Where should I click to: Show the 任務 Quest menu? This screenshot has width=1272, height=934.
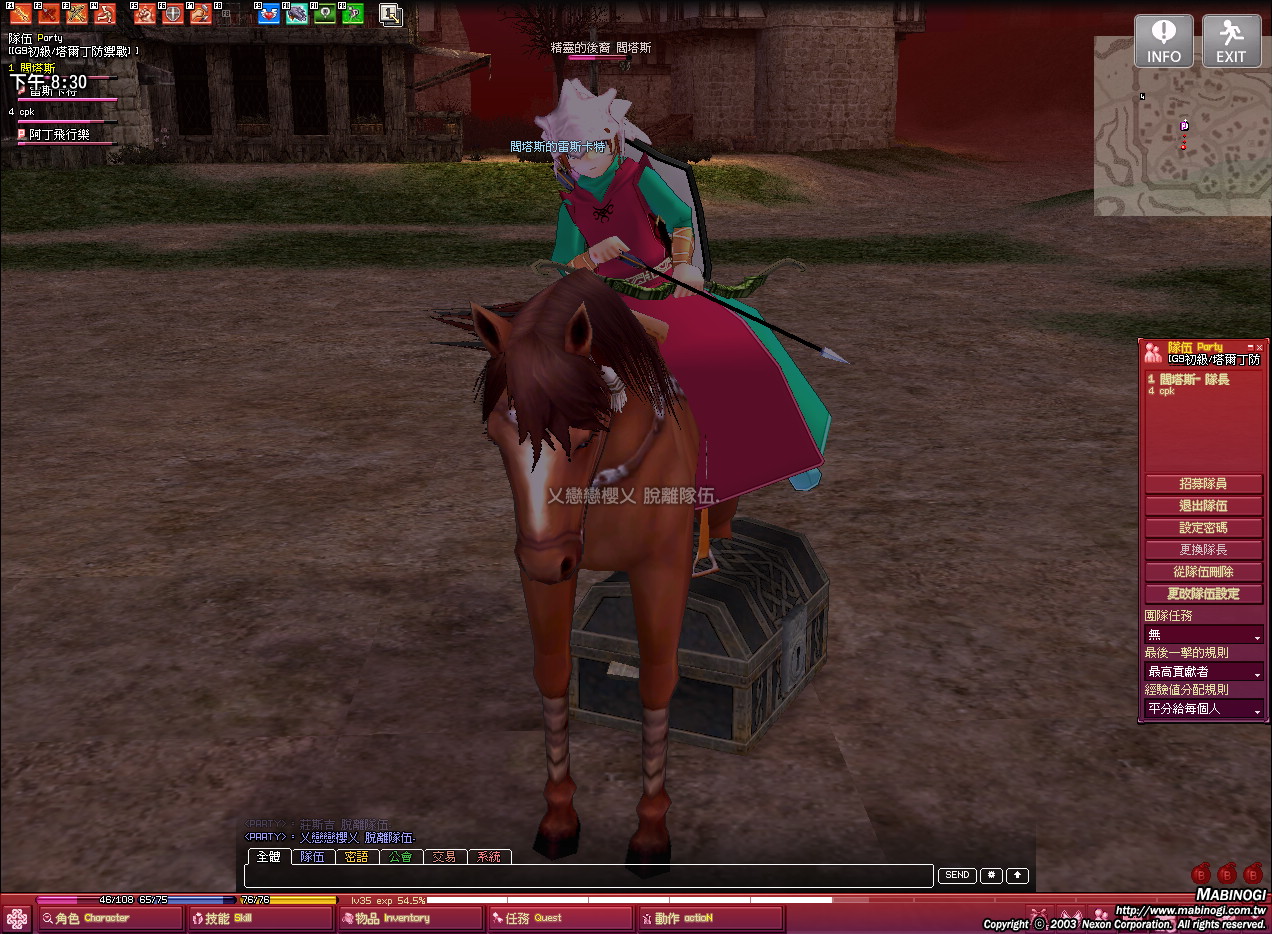click(x=560, y=918)
